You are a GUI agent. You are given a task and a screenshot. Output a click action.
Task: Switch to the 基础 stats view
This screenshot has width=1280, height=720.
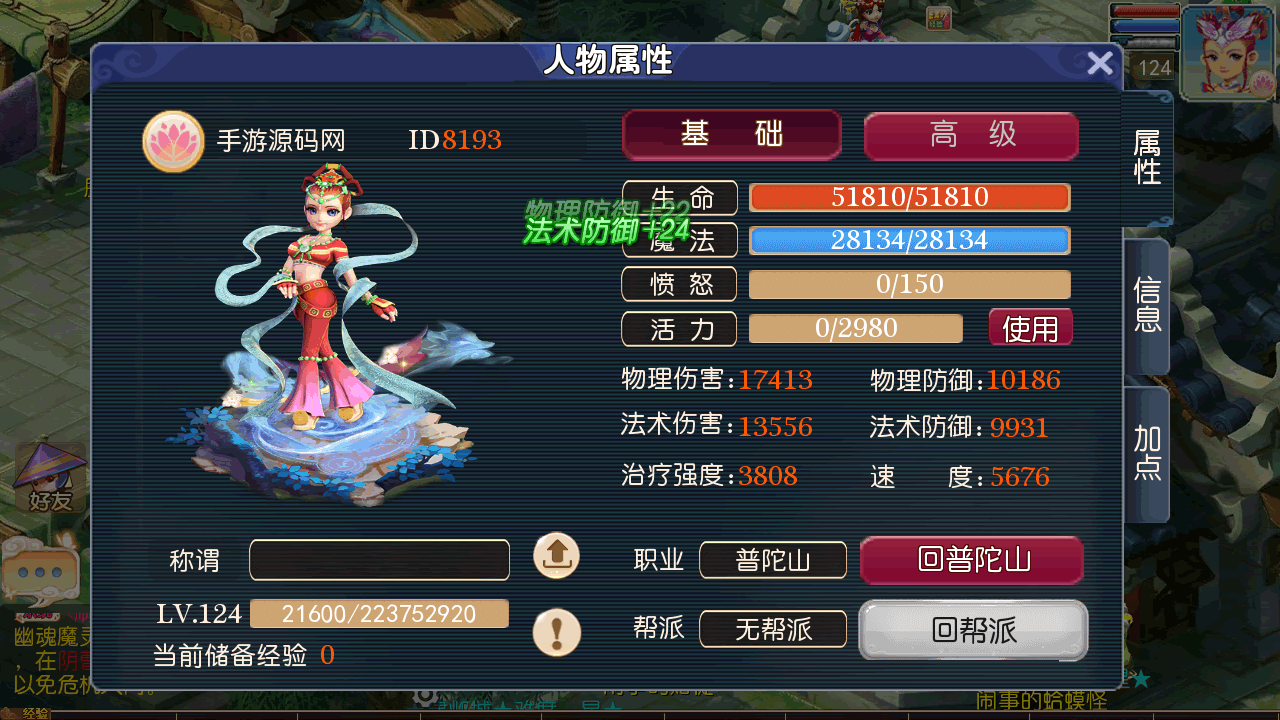731,135
